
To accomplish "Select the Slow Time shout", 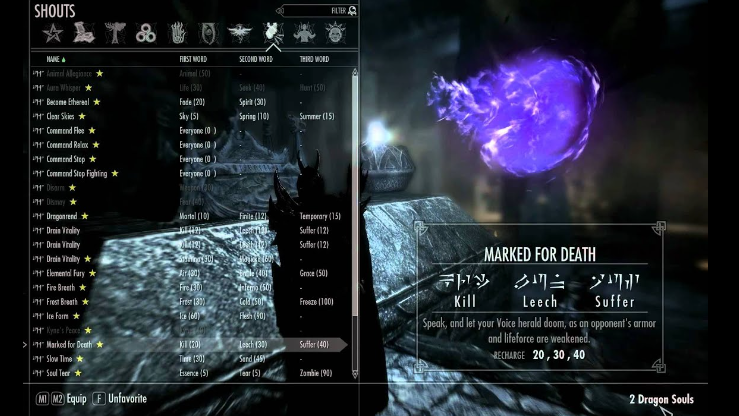I will [x=59, y=359].
